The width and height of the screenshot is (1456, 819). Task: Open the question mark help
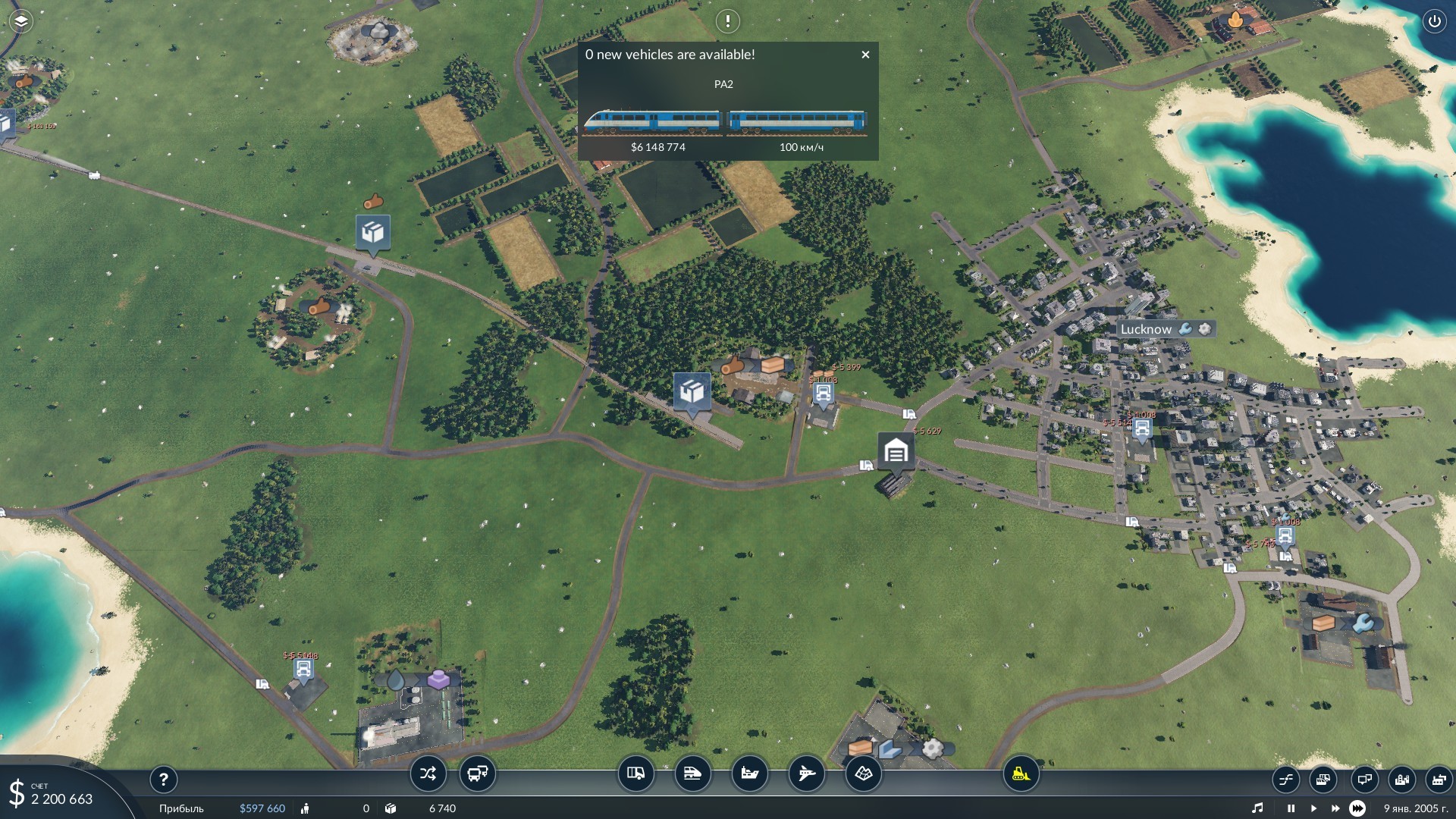163,779
